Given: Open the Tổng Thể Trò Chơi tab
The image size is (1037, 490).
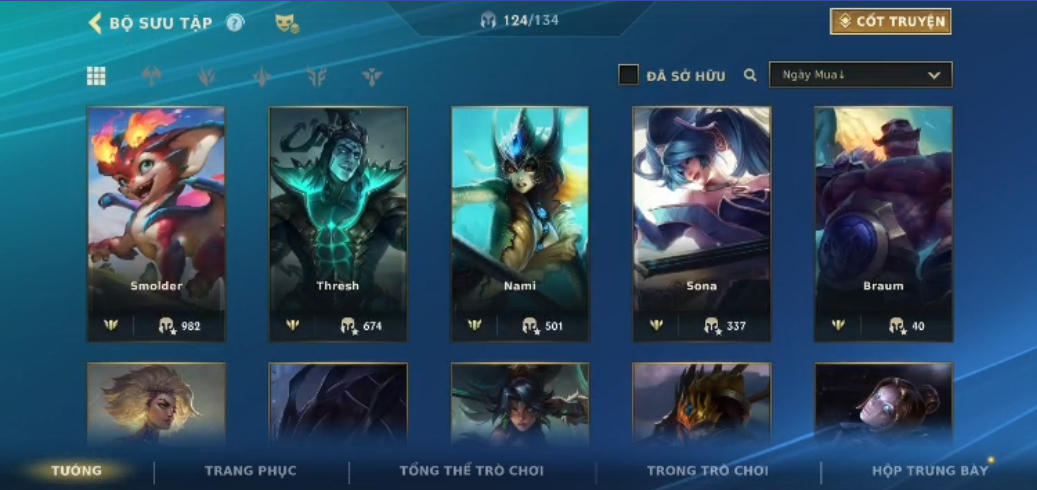Looking at the screenshot, I should tap(471, 471).
